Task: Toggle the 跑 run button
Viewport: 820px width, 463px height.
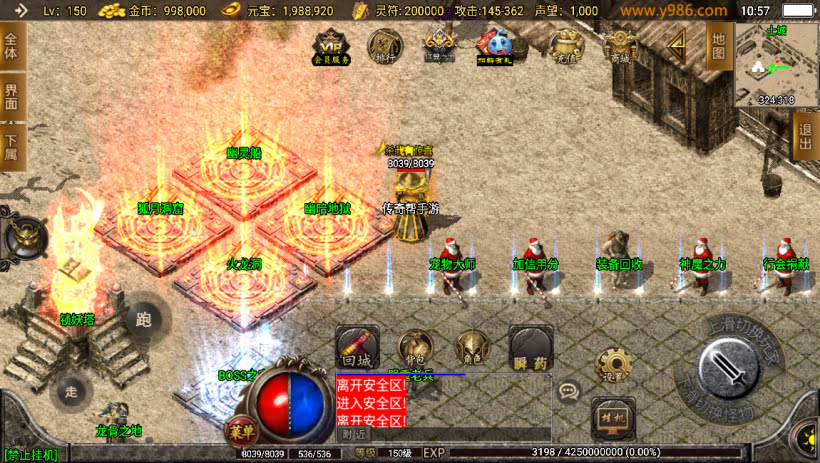Action: 142,320
